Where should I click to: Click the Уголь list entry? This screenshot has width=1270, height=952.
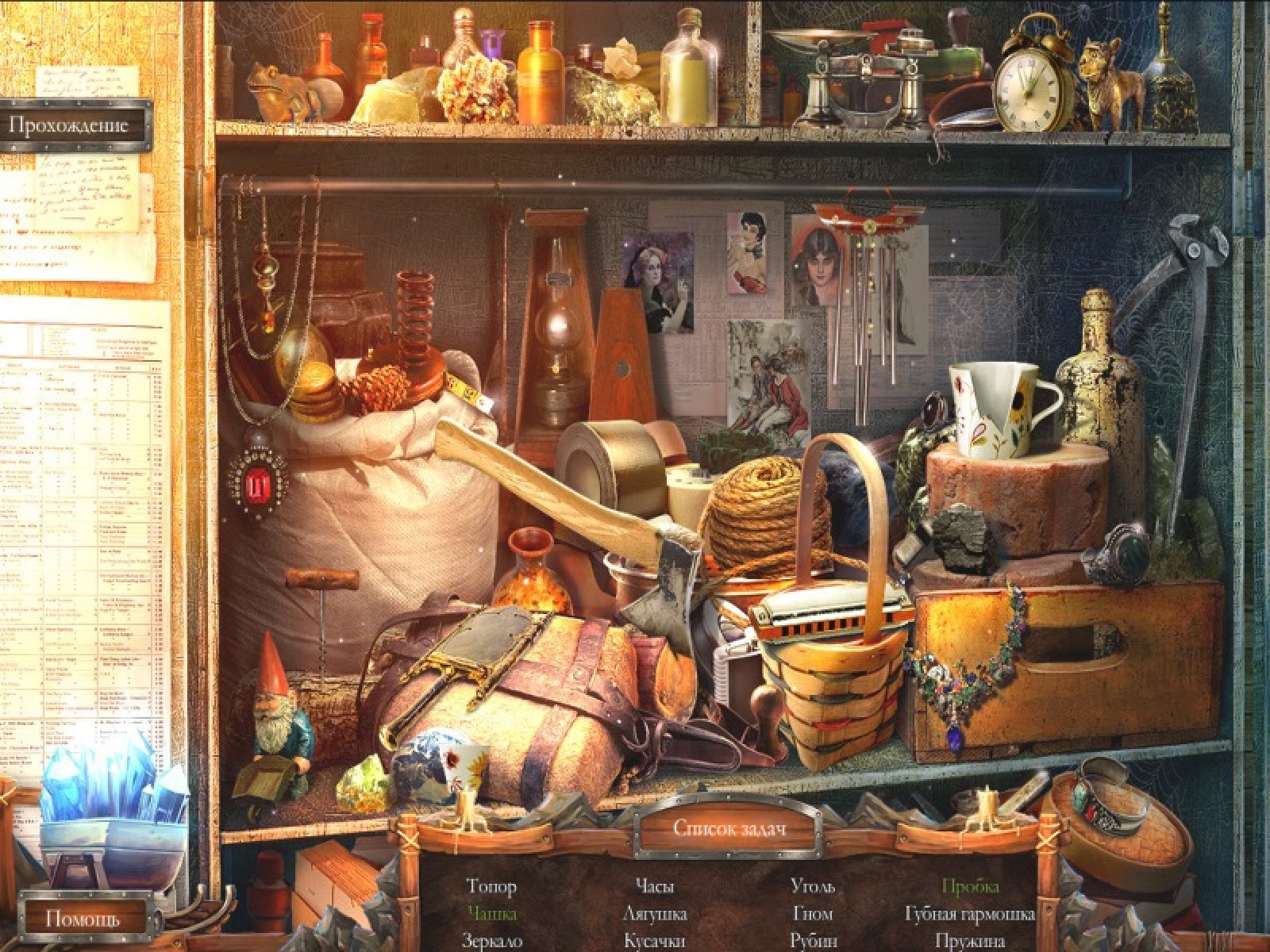813,886
